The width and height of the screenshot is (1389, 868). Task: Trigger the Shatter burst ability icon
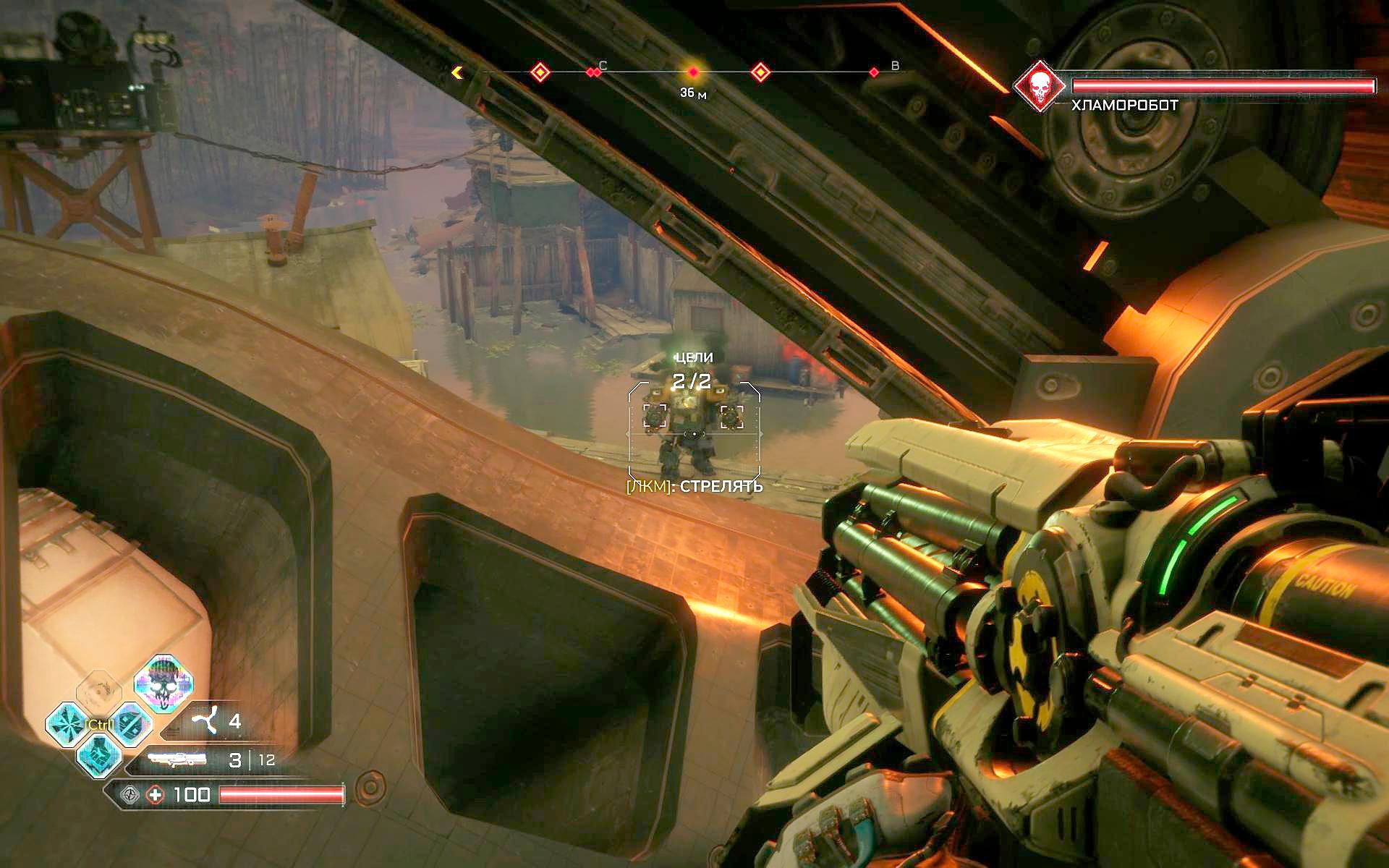point(69,723)
